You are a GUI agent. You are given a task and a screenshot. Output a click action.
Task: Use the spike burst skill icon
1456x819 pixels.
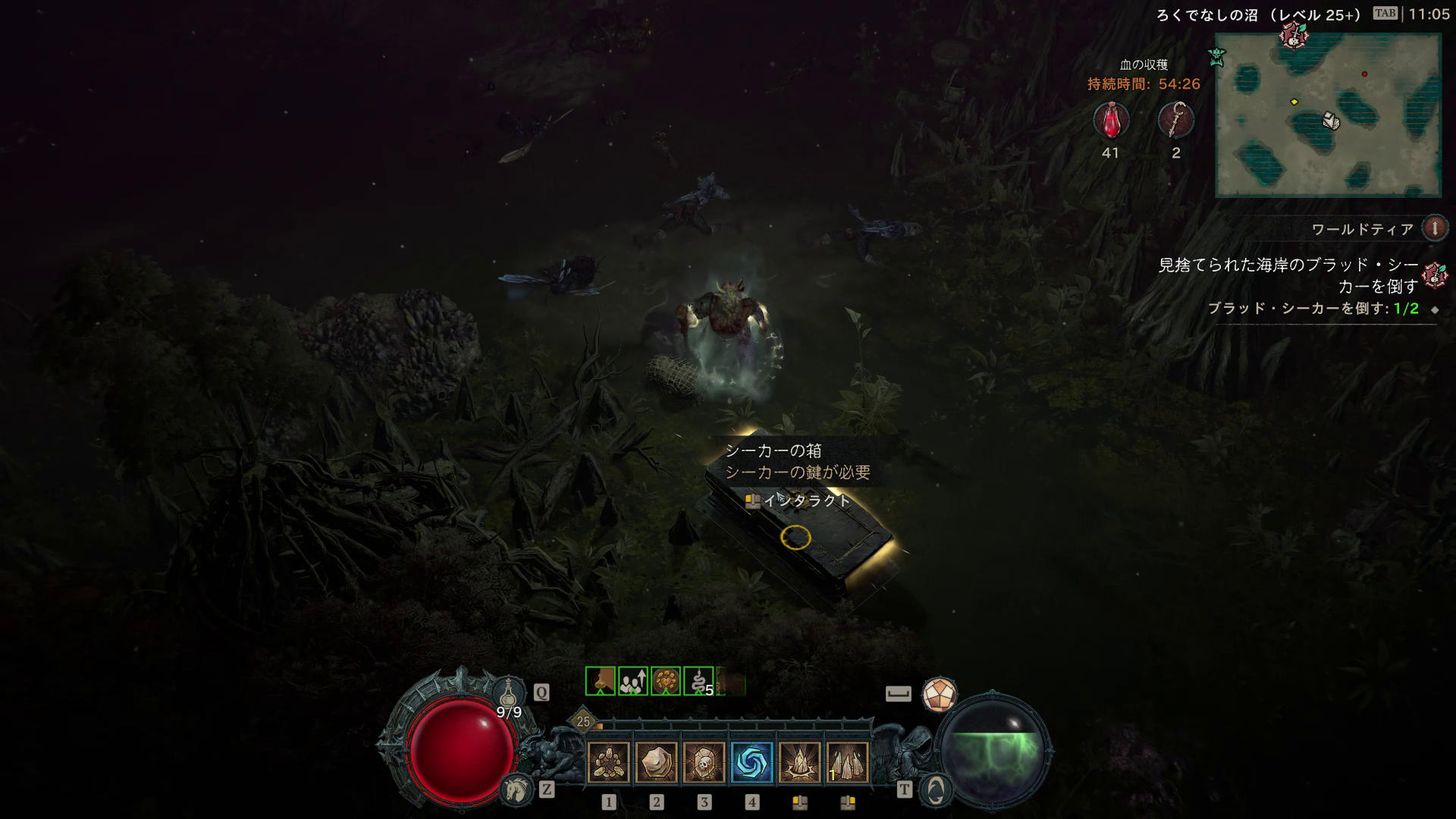tap(799, 762)
